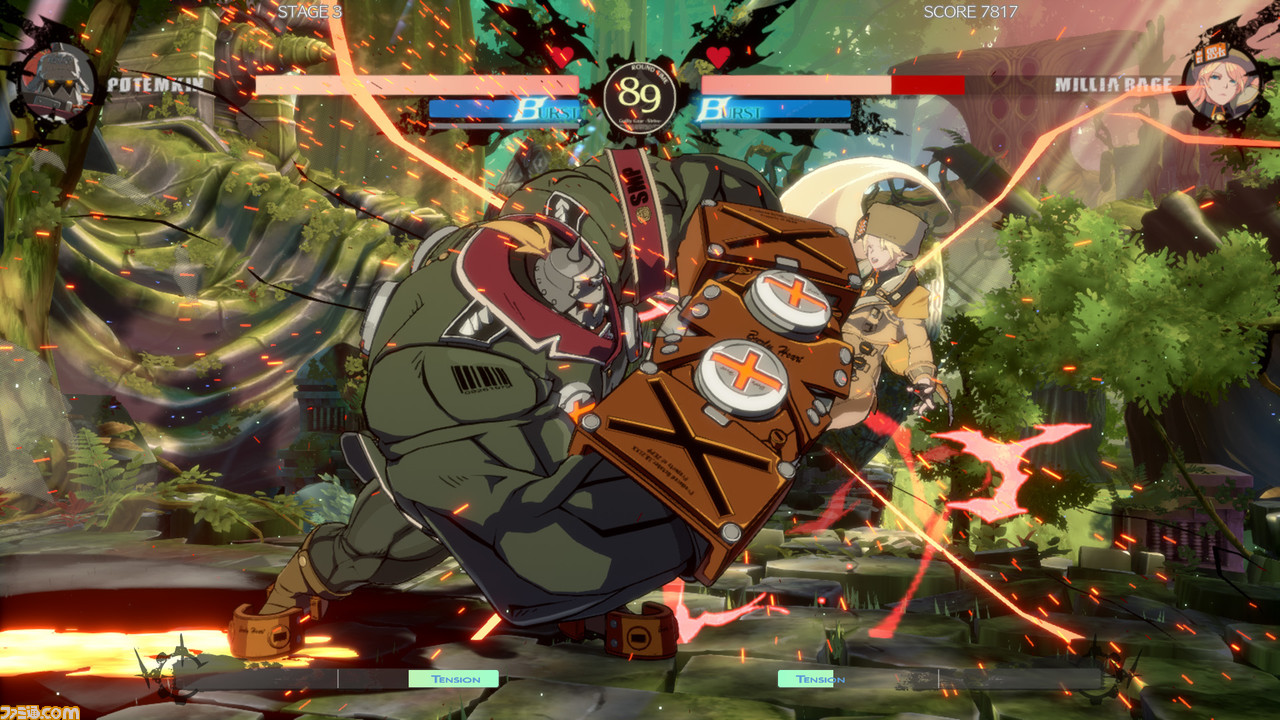Click the round timer showing 89
This screenshot has width=1280, height=720.
(640, 95)
